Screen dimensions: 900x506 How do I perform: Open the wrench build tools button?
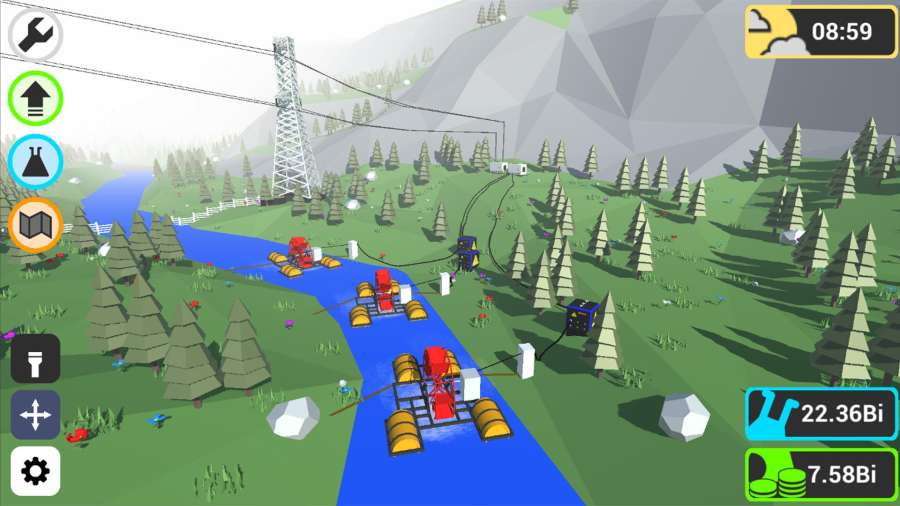tap(36, 34)
